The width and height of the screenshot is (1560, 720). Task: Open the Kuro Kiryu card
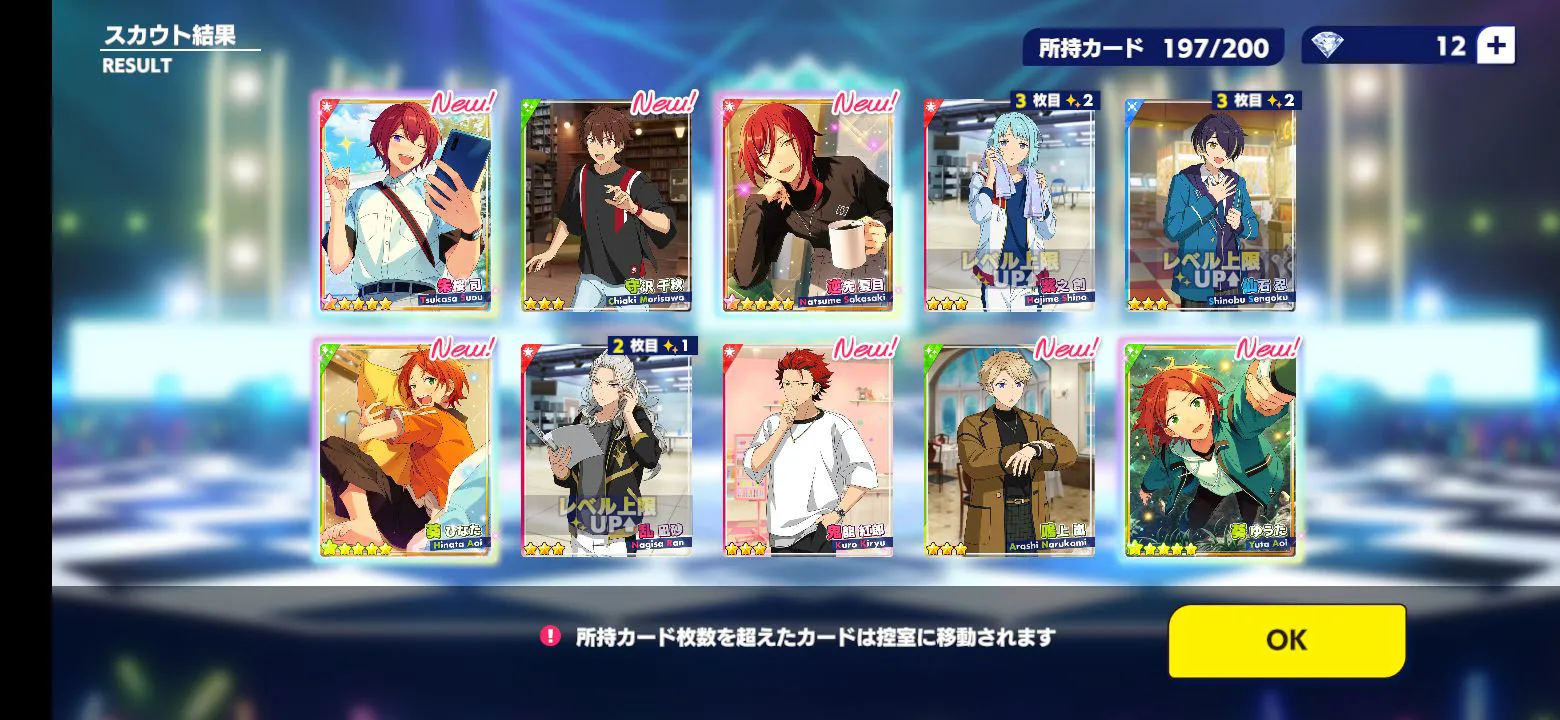click(808, 450)
